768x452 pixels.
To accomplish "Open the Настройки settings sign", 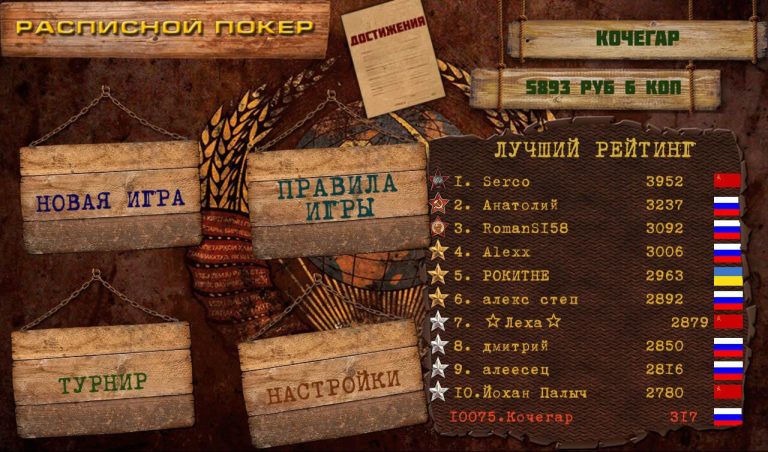I will pos(333,381).
